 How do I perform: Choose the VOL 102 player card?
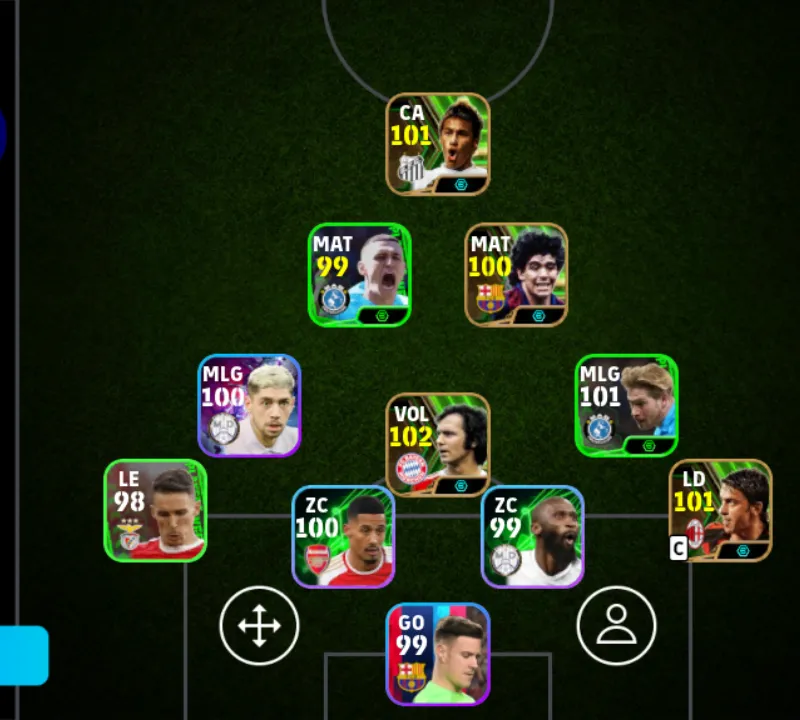coord(438,444)
